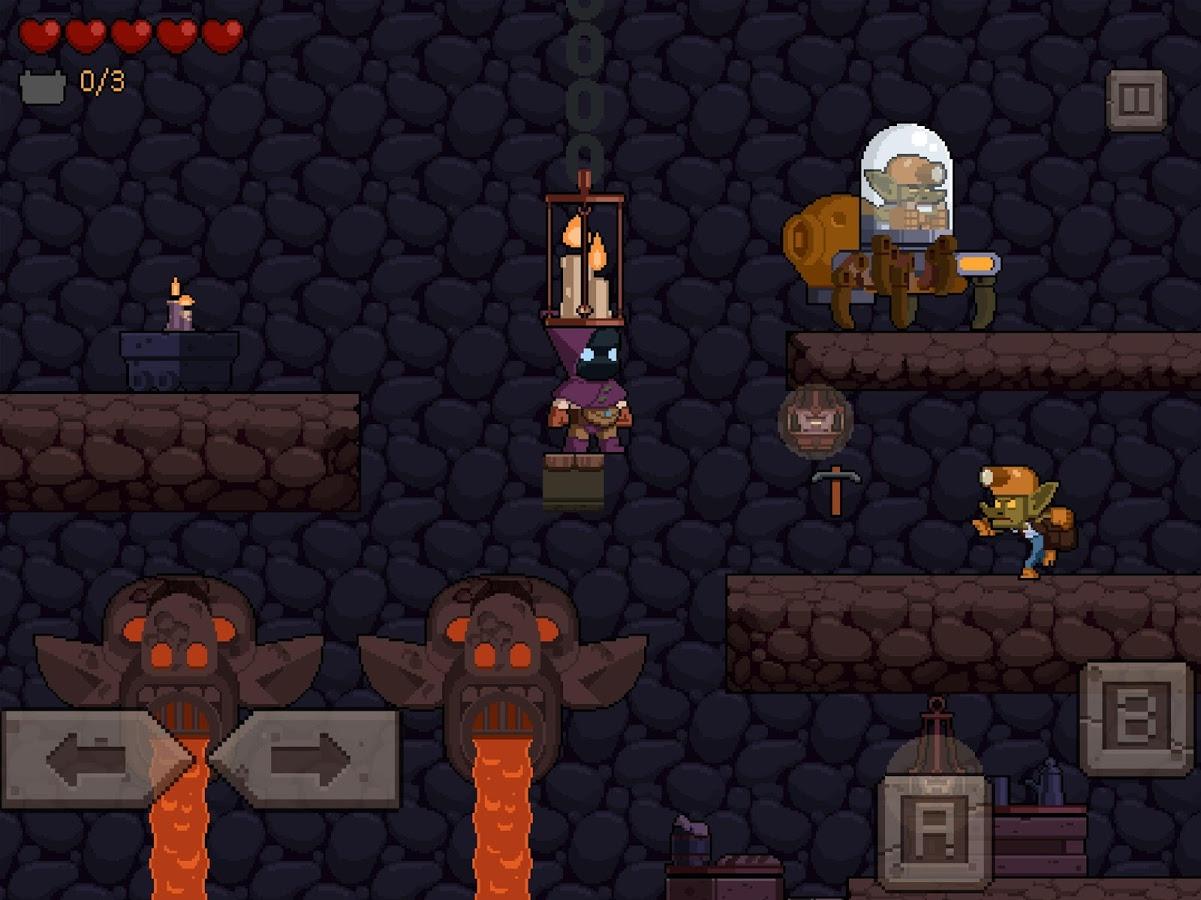Screen dimensions: 1201x900
Task: Activate the A action button
Action: (x=934, y=828)
